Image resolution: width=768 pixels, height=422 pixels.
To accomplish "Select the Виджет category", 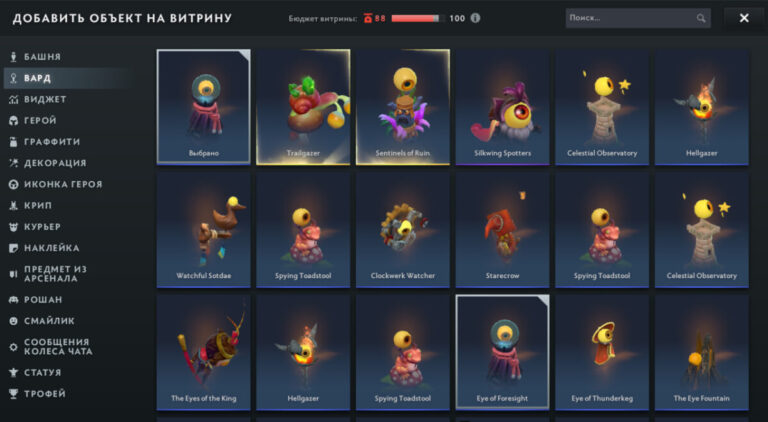I will click(x=45, y=99).
